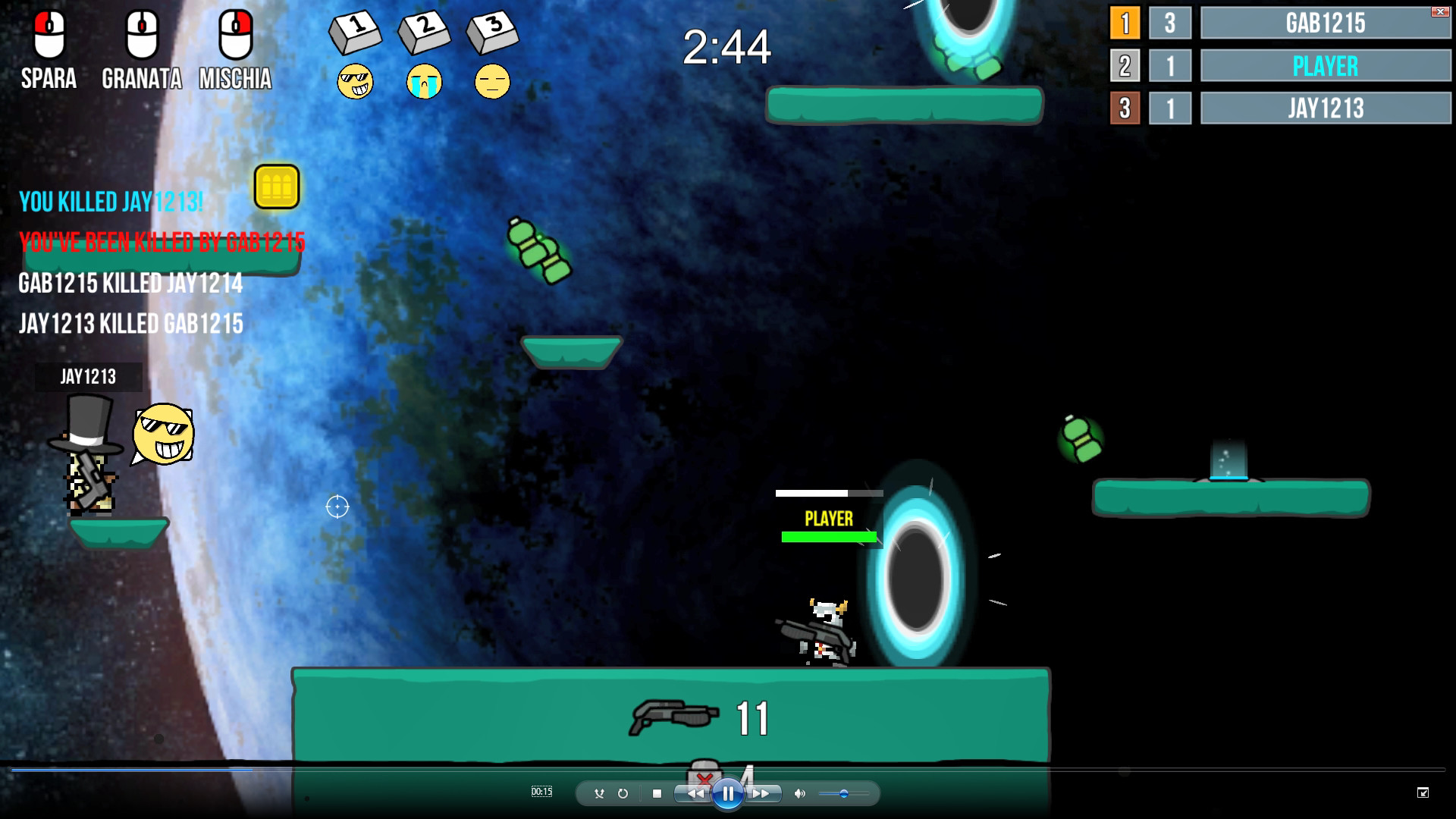Toggle shuffle playback mode
Screen dimensions: 1456x819
599,792
